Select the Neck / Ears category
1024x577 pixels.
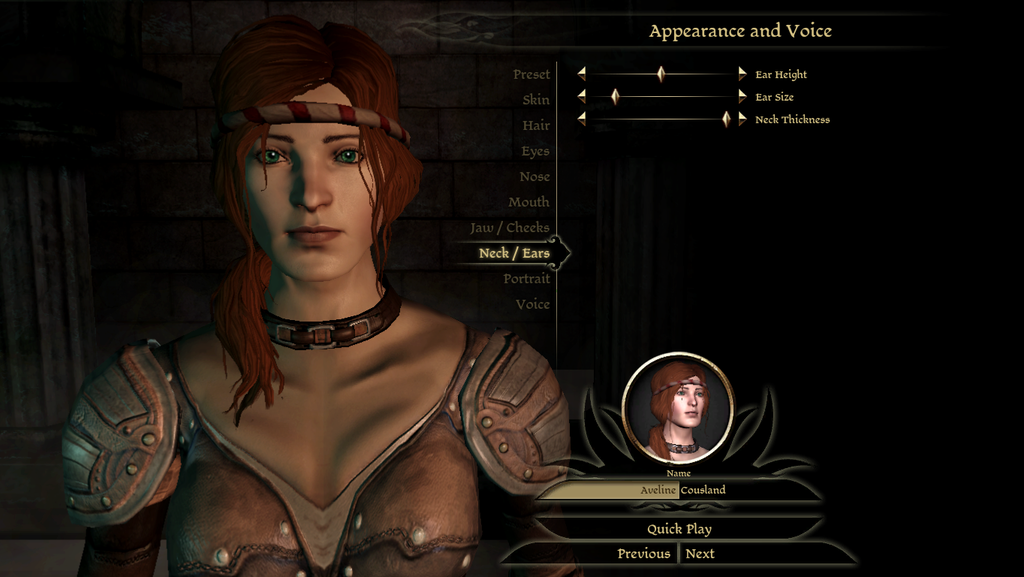514,253
